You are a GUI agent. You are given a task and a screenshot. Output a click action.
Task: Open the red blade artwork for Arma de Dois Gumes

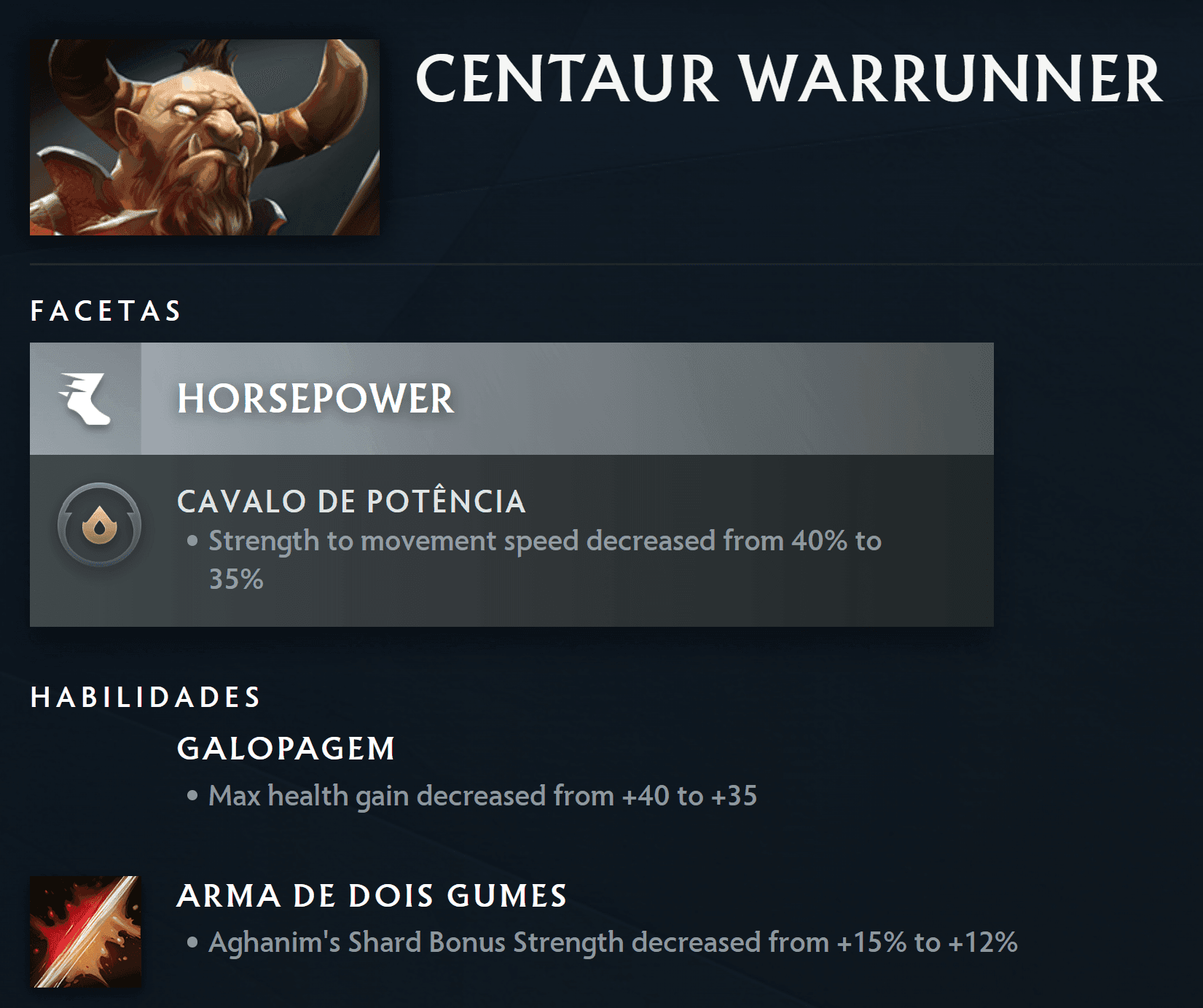click(86, 924)
